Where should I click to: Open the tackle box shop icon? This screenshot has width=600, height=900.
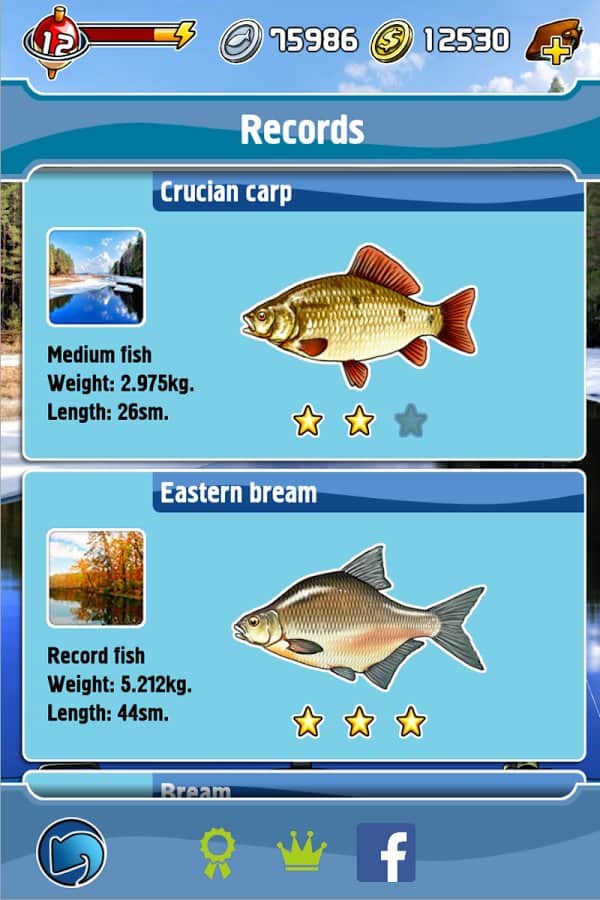tap(555, 42)
